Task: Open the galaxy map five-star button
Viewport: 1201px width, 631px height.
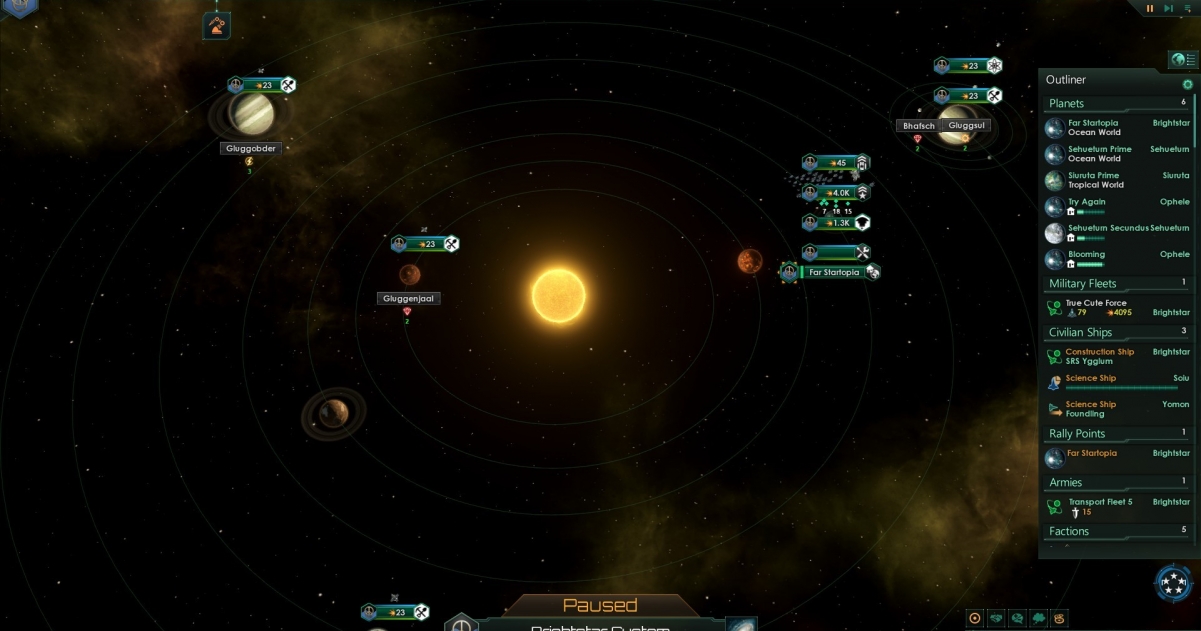Action: coord(1172,583)
